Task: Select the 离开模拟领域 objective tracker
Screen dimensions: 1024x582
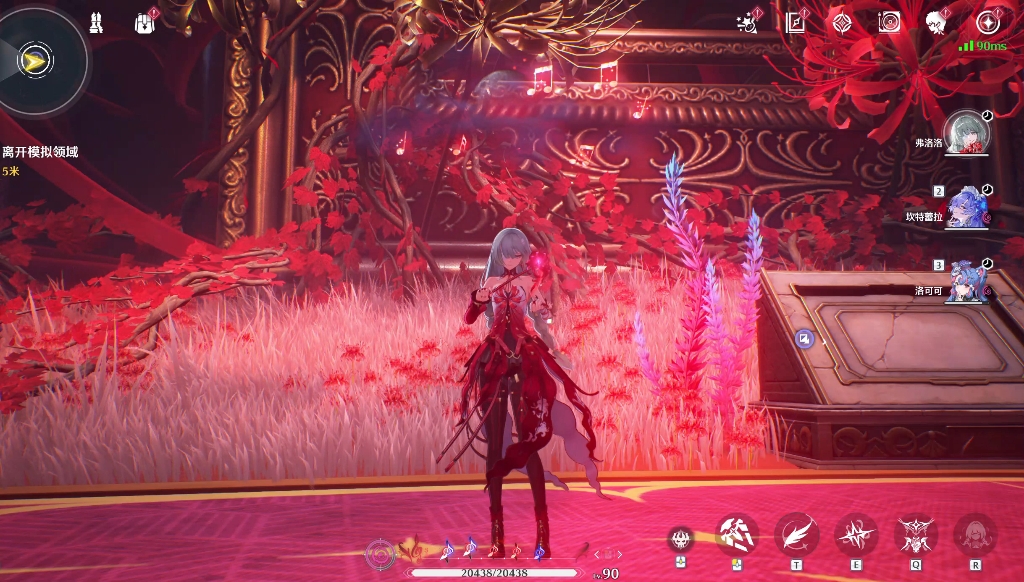Action: [40, 152]
